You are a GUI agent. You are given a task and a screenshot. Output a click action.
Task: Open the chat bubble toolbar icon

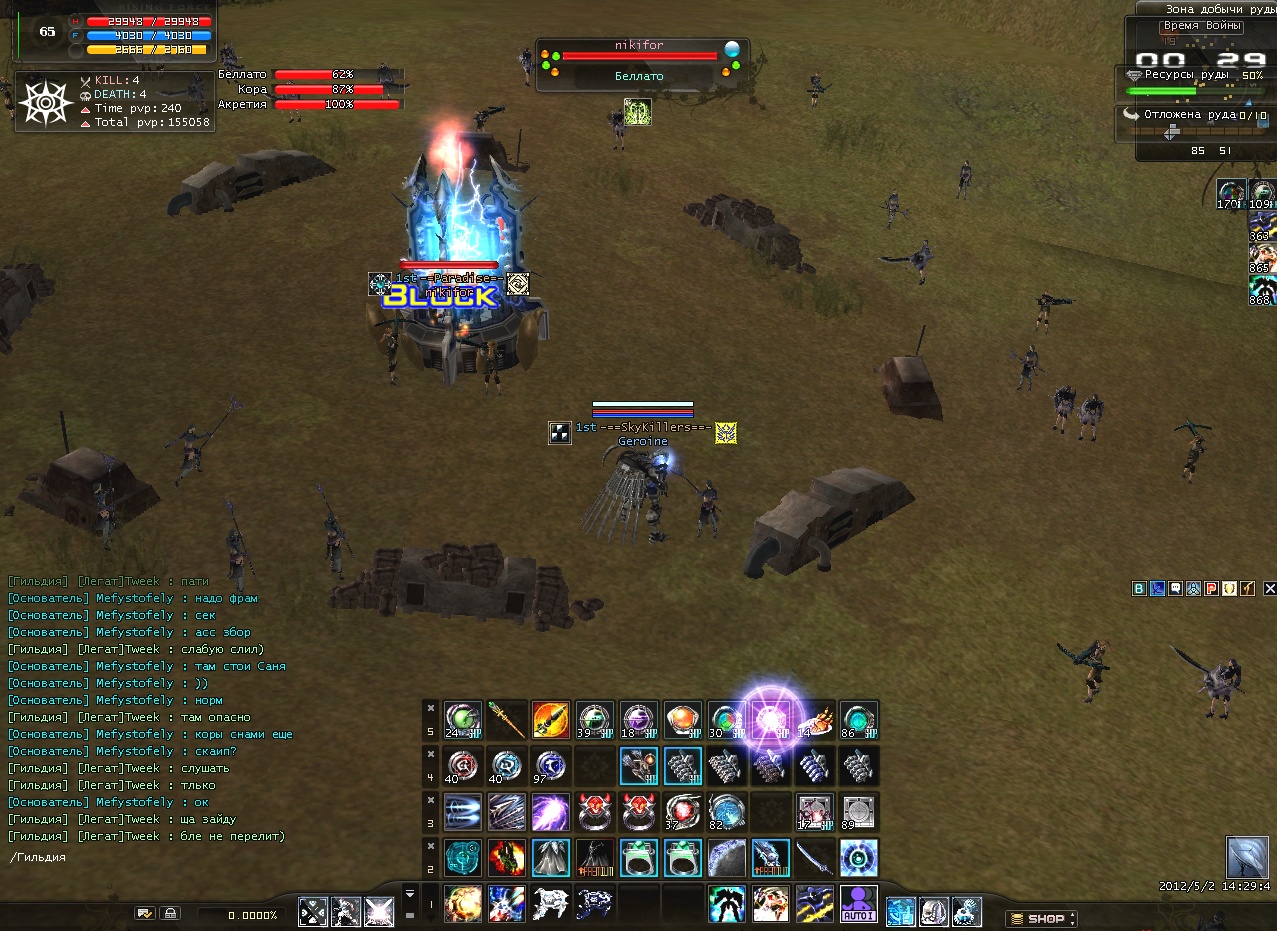pyautogui.click(x=1175, y=589)
